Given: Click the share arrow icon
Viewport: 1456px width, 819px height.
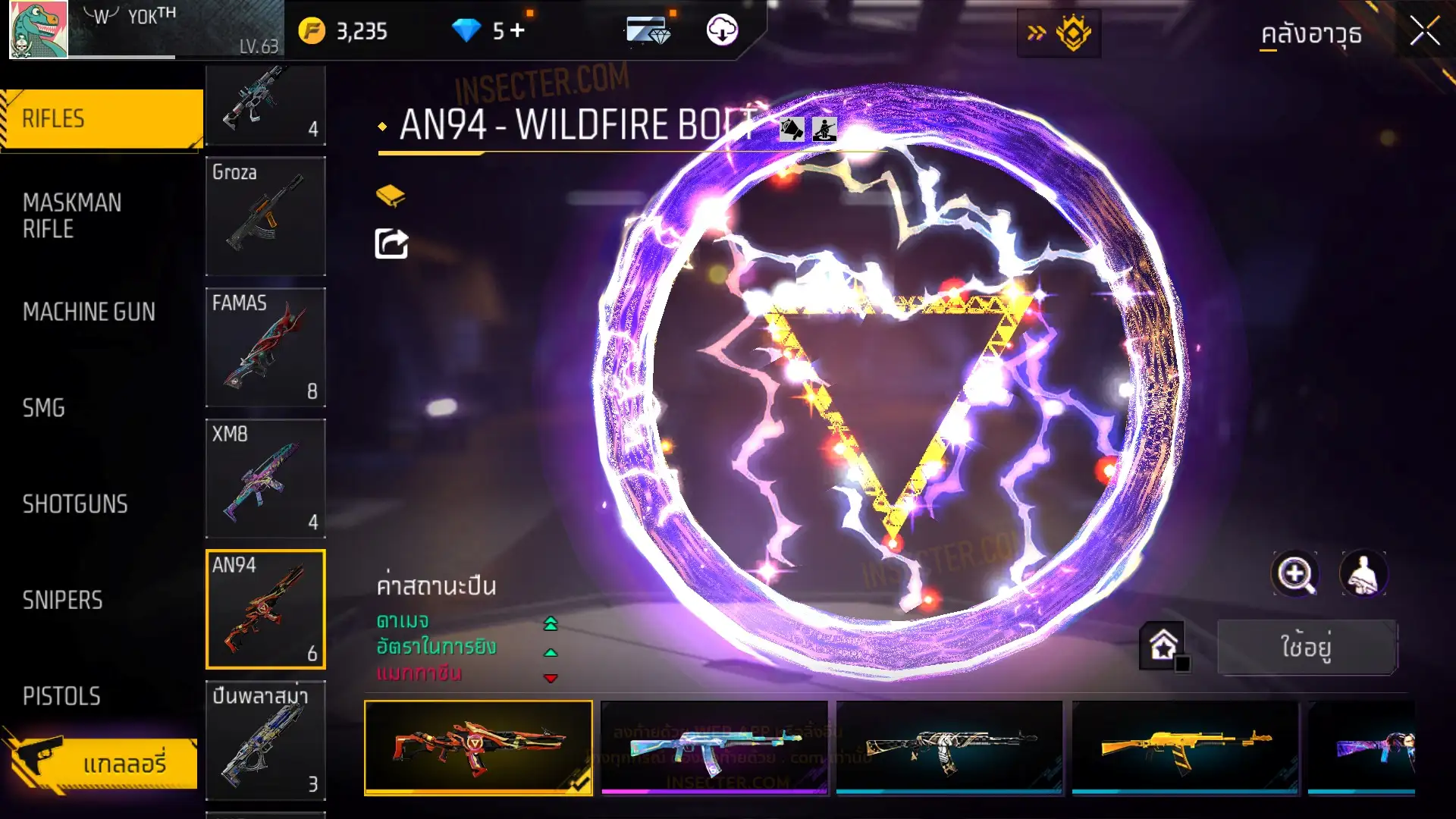Looking at the screenshot, I should tap(391, 244).
